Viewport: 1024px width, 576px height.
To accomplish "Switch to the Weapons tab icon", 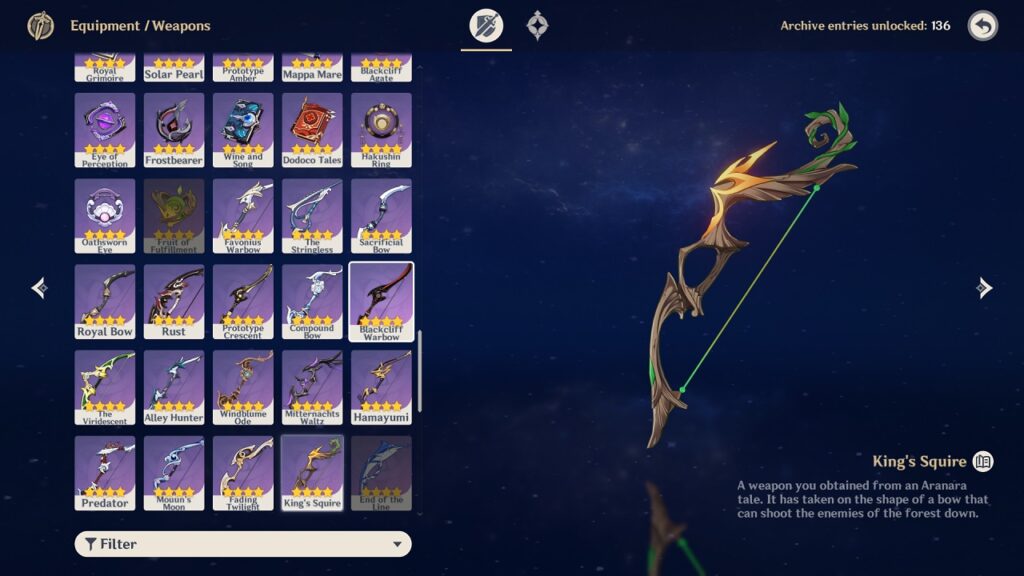I will (487, 26).
